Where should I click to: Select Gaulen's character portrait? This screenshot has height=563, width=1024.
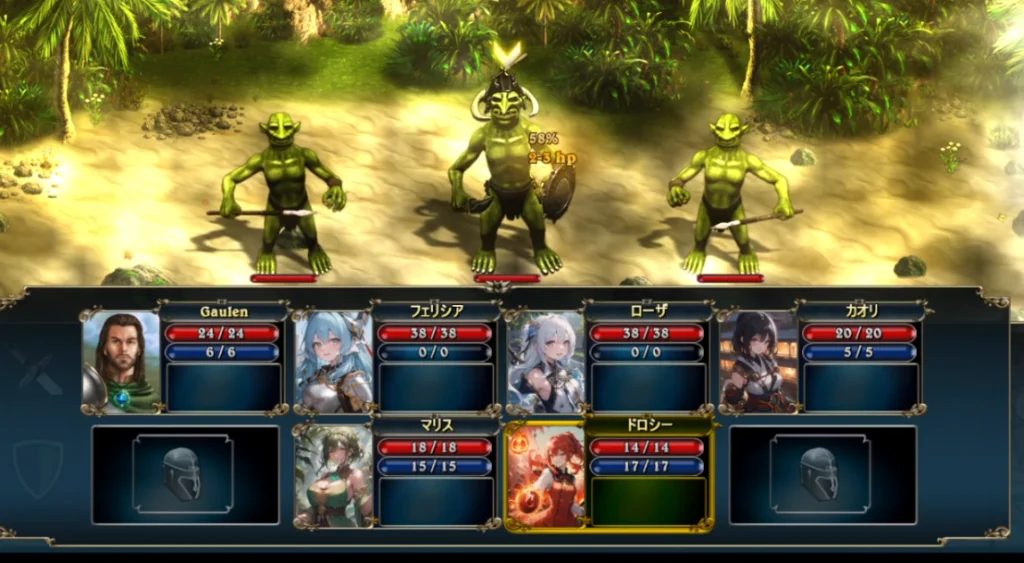point(121,361)
